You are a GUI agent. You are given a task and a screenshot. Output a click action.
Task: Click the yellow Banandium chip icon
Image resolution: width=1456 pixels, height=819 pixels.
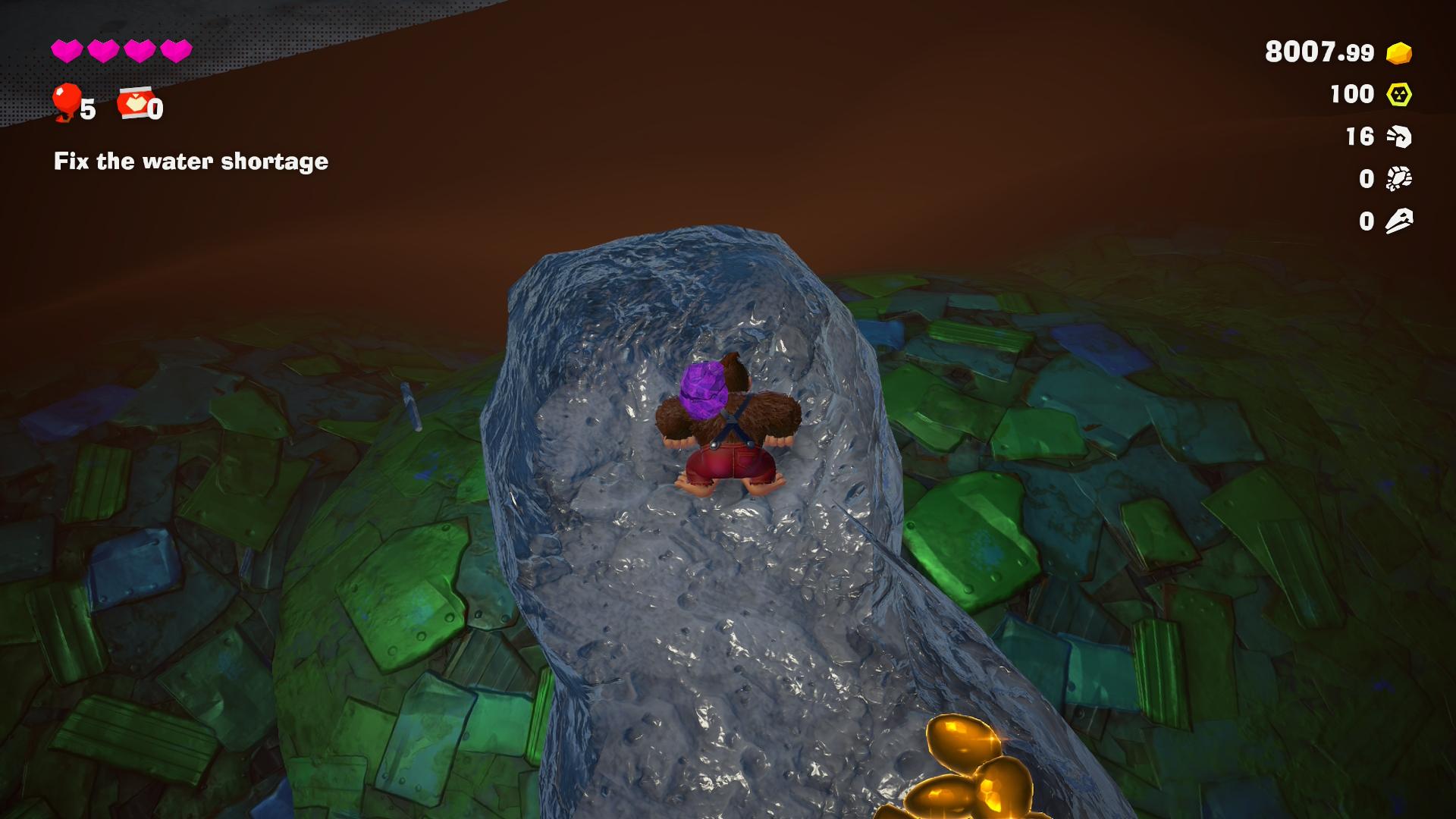1399,95
